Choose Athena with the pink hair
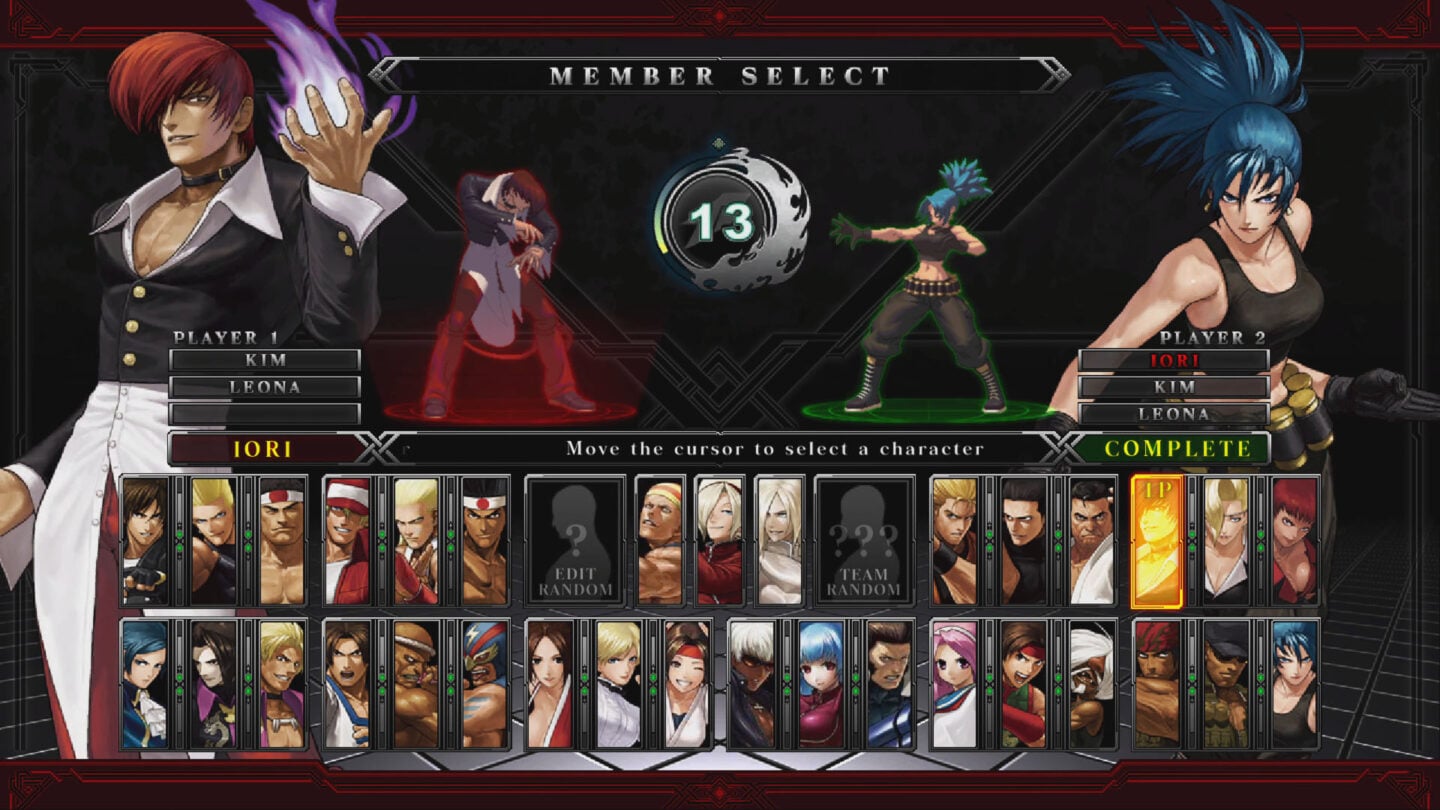1440x810 pixels. pos(956,685)
